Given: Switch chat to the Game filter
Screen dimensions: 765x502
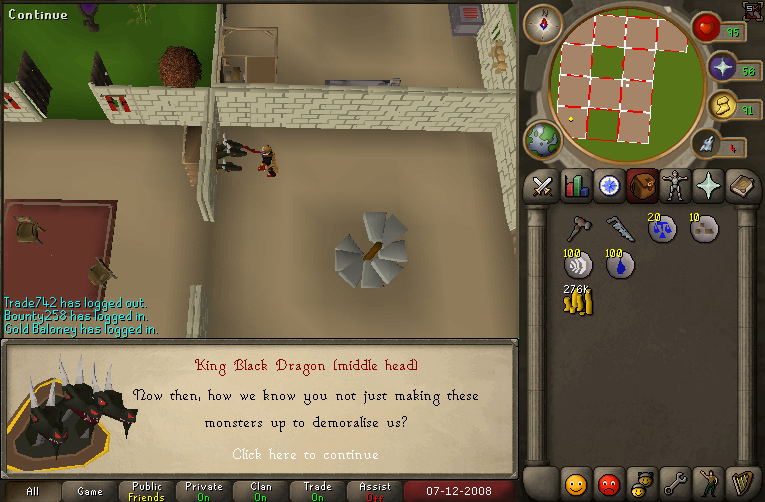Looking at the screenshot, I should [x=90, y=491].
